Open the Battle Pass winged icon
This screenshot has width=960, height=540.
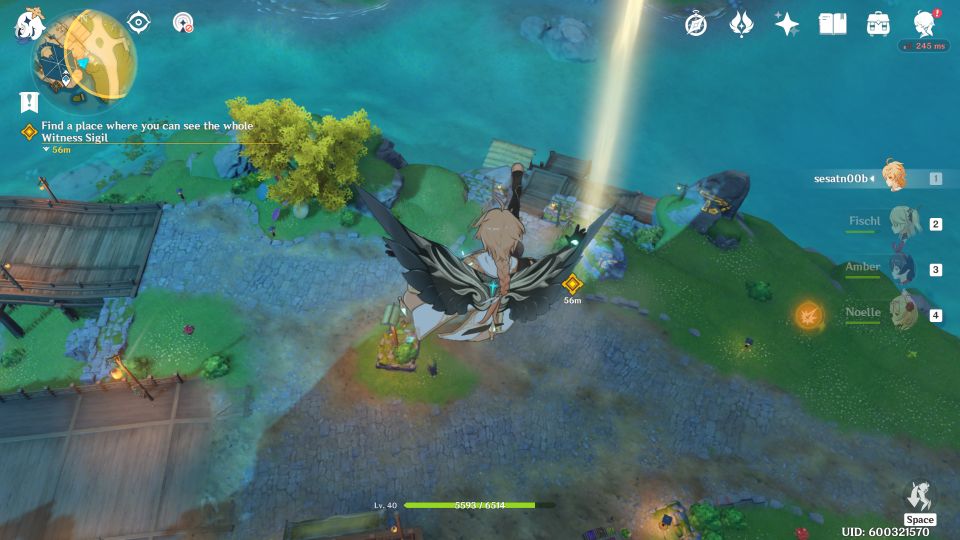(x=741, y=24)
